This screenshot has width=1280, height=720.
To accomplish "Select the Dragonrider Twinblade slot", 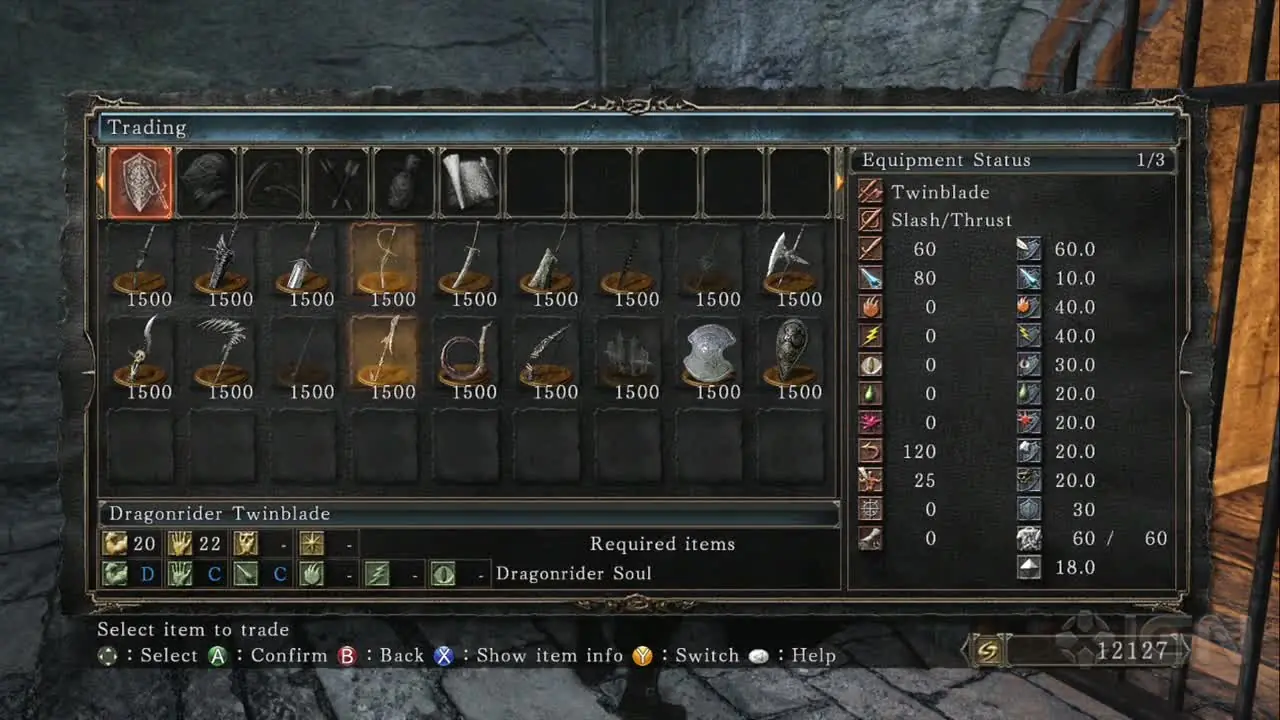I will [x=385, y=353].
